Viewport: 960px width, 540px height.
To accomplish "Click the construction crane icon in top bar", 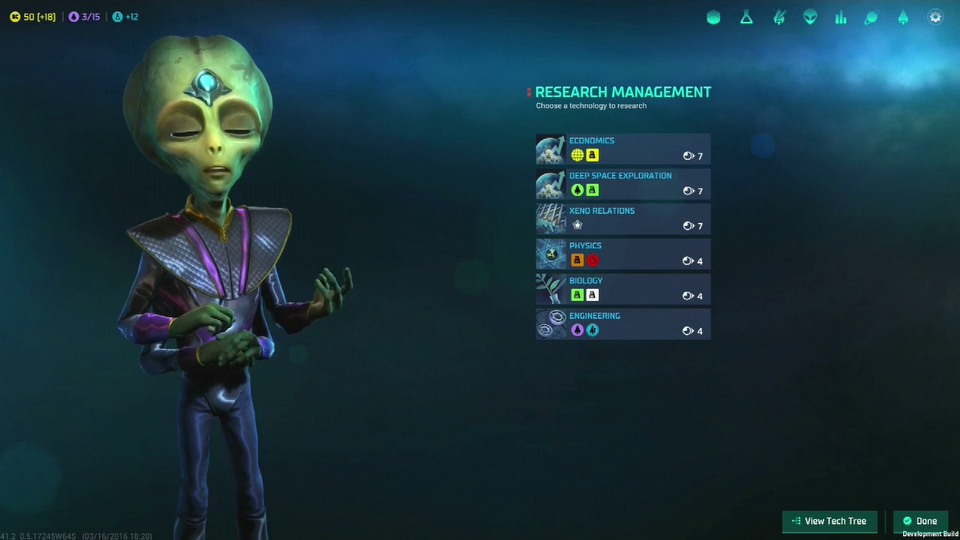I will [x=778, y=18].
